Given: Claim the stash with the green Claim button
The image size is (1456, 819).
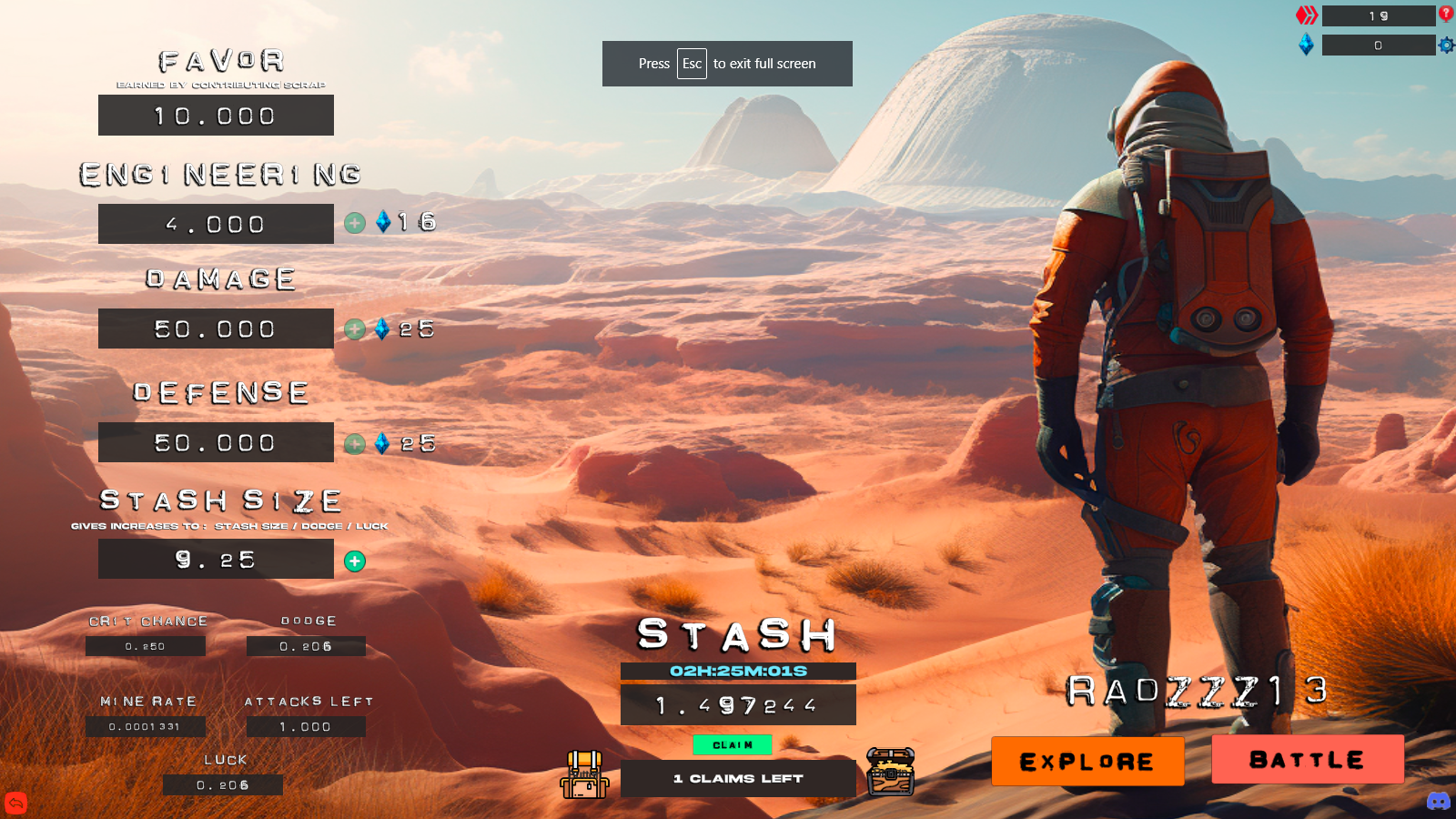Looking at the screenshot, I should coord(733,744).
